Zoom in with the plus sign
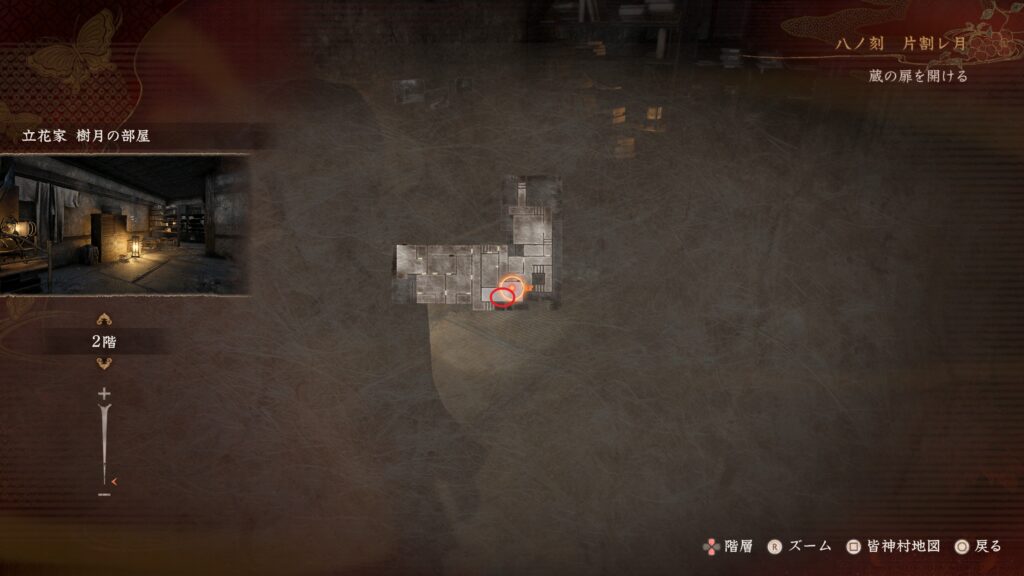The height and width of the screenshot is (576, 1024). click(104, 394)
